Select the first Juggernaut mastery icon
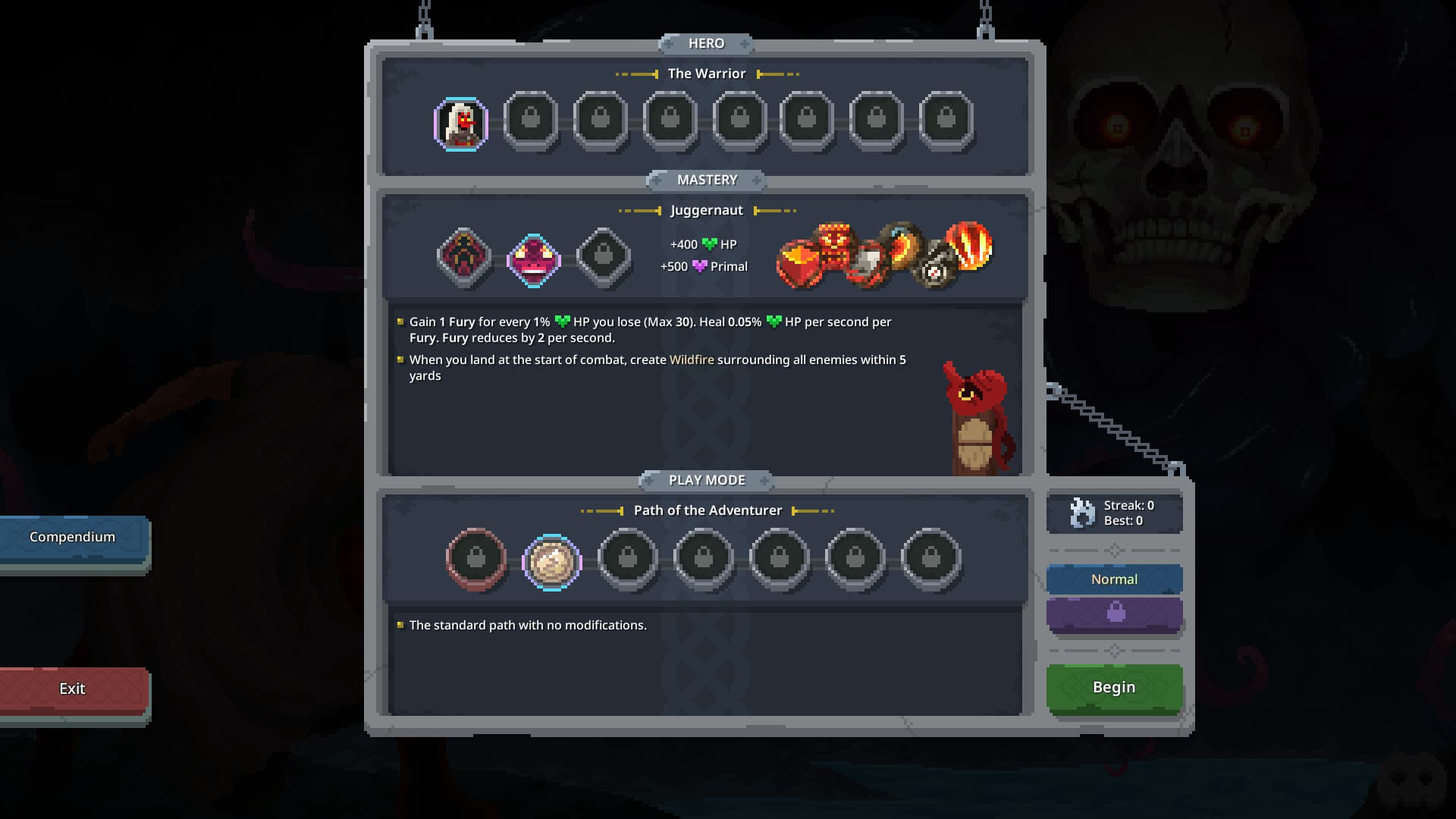This screenshot has width=1456, height=819. 463,258
